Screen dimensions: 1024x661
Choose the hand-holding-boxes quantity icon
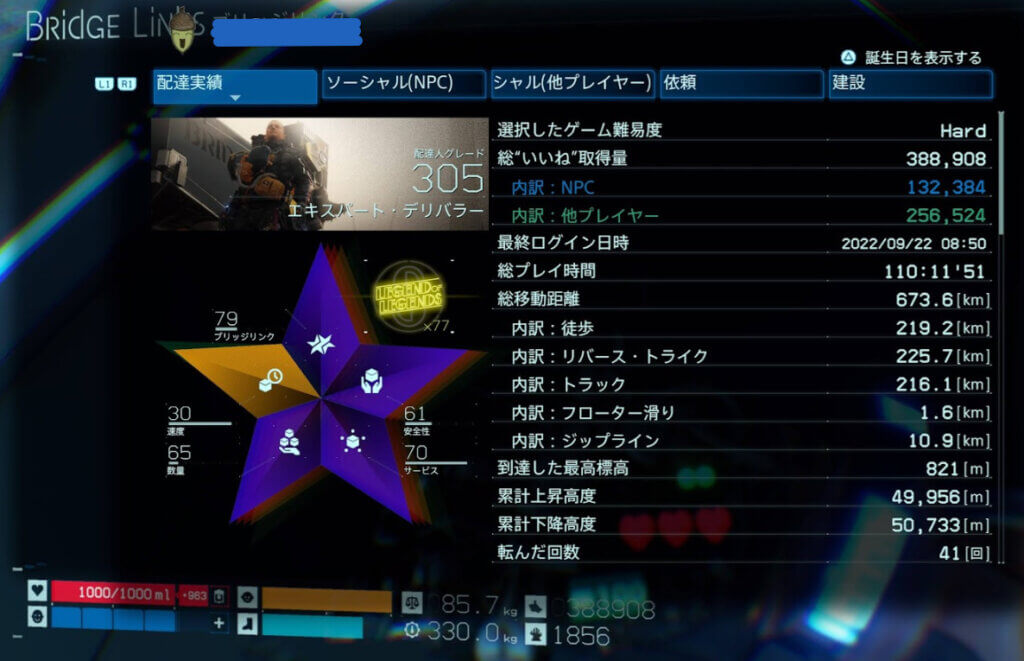(290, 441)
